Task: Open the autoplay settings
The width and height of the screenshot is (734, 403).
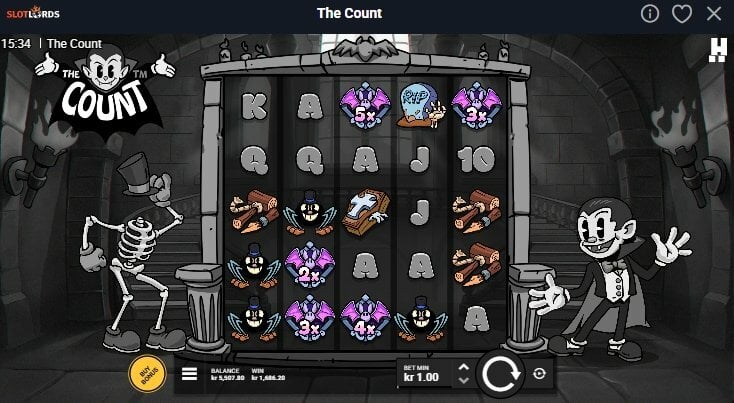Action: (x=540, y=374)
